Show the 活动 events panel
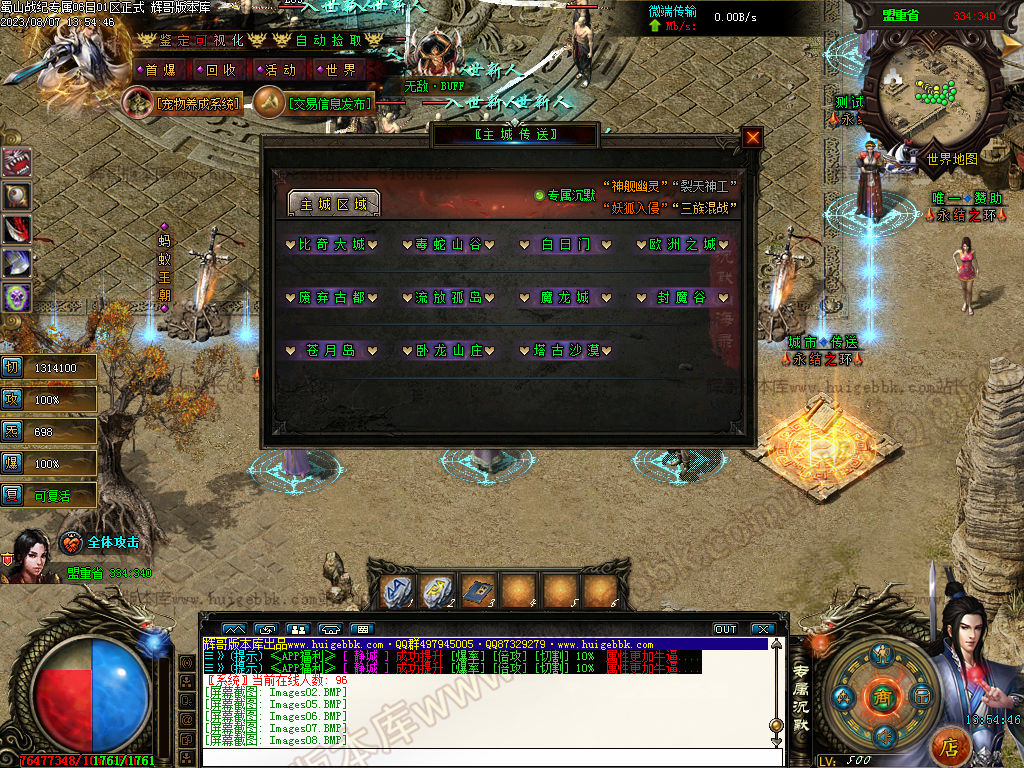 coord(280,70)
